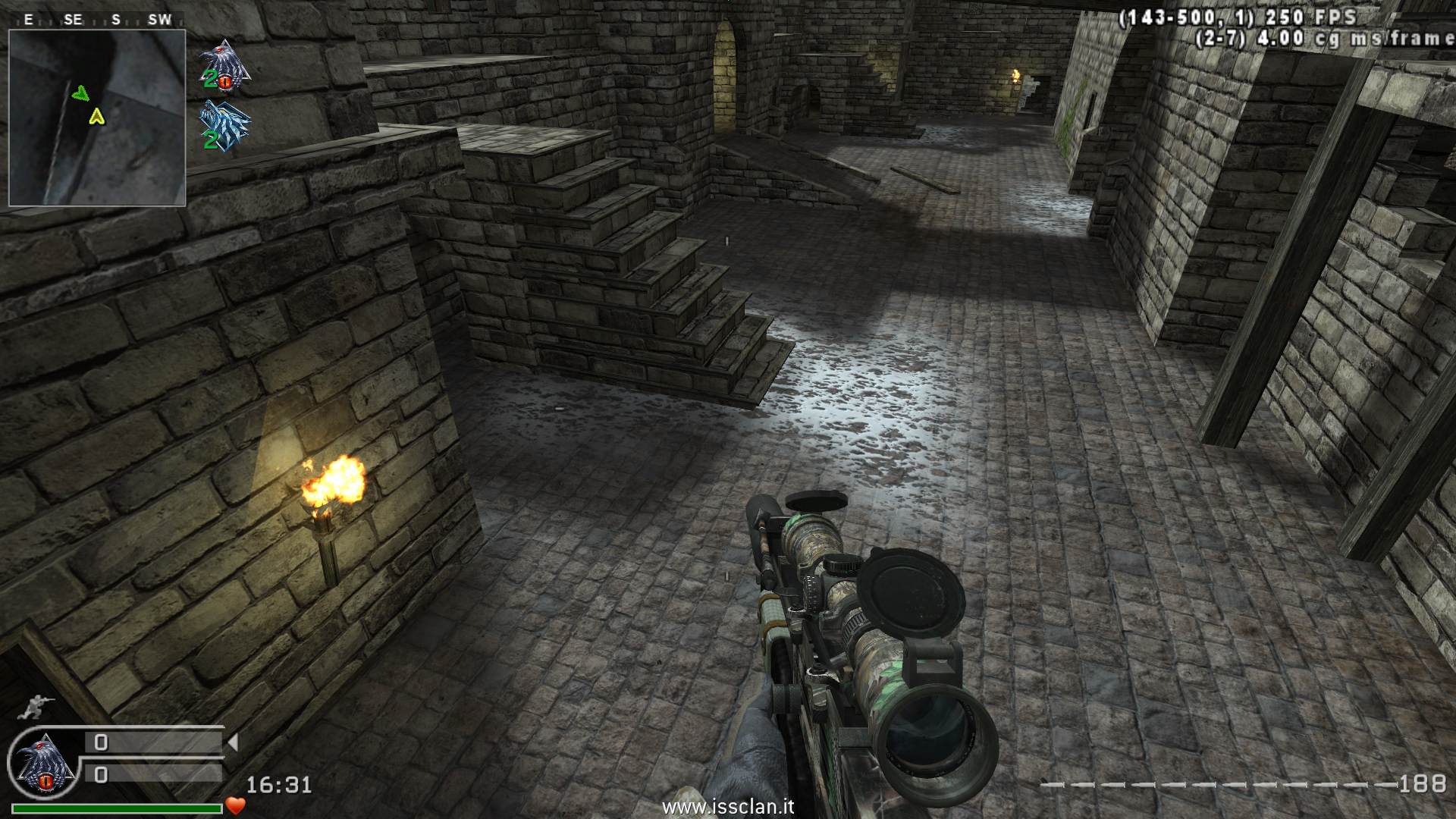Select the blue team emblem beside minimap
The image size is (1456, 819).
click(x=224, y=126)
